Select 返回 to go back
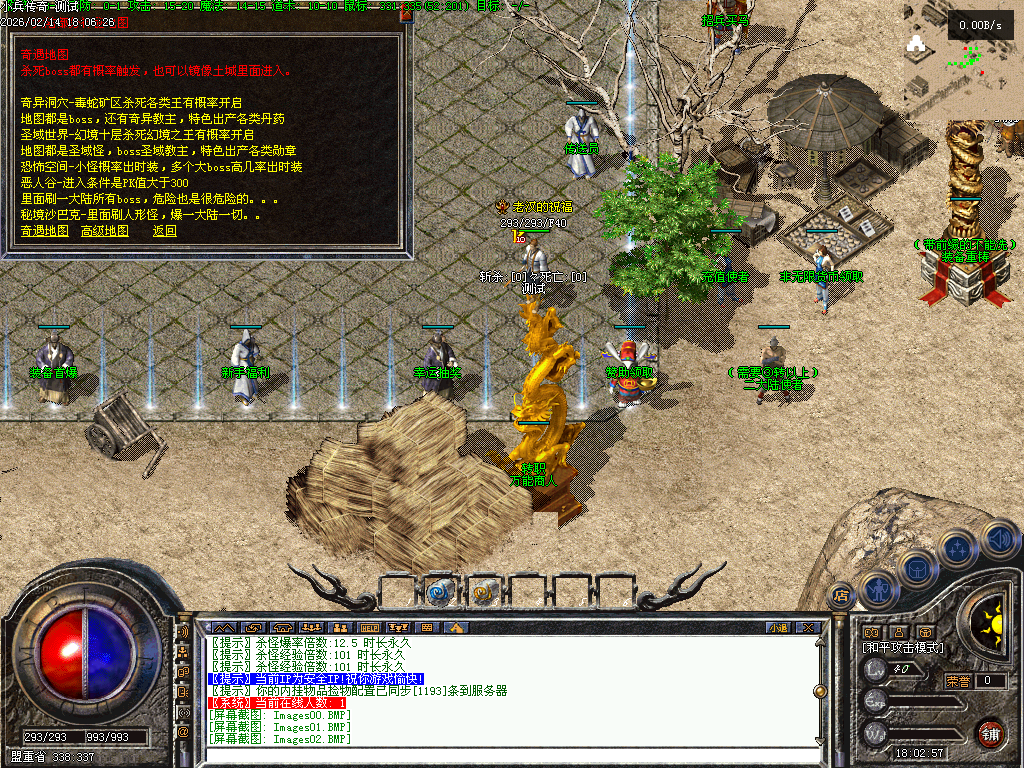This screenshot has height=768, width=1024. pos(165,231)
